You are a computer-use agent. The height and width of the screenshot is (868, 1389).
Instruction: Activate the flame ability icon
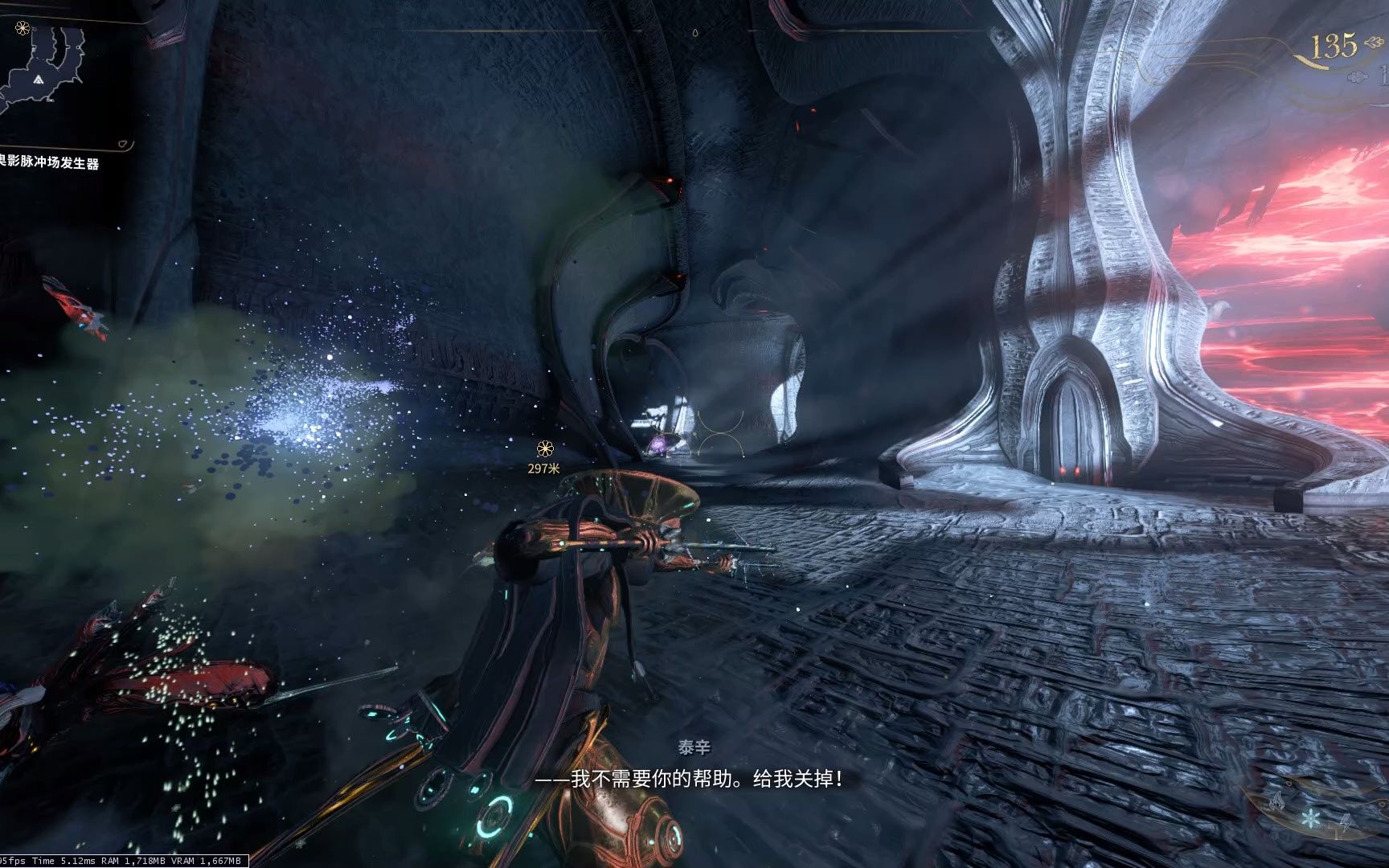(x=1276, y=800)
